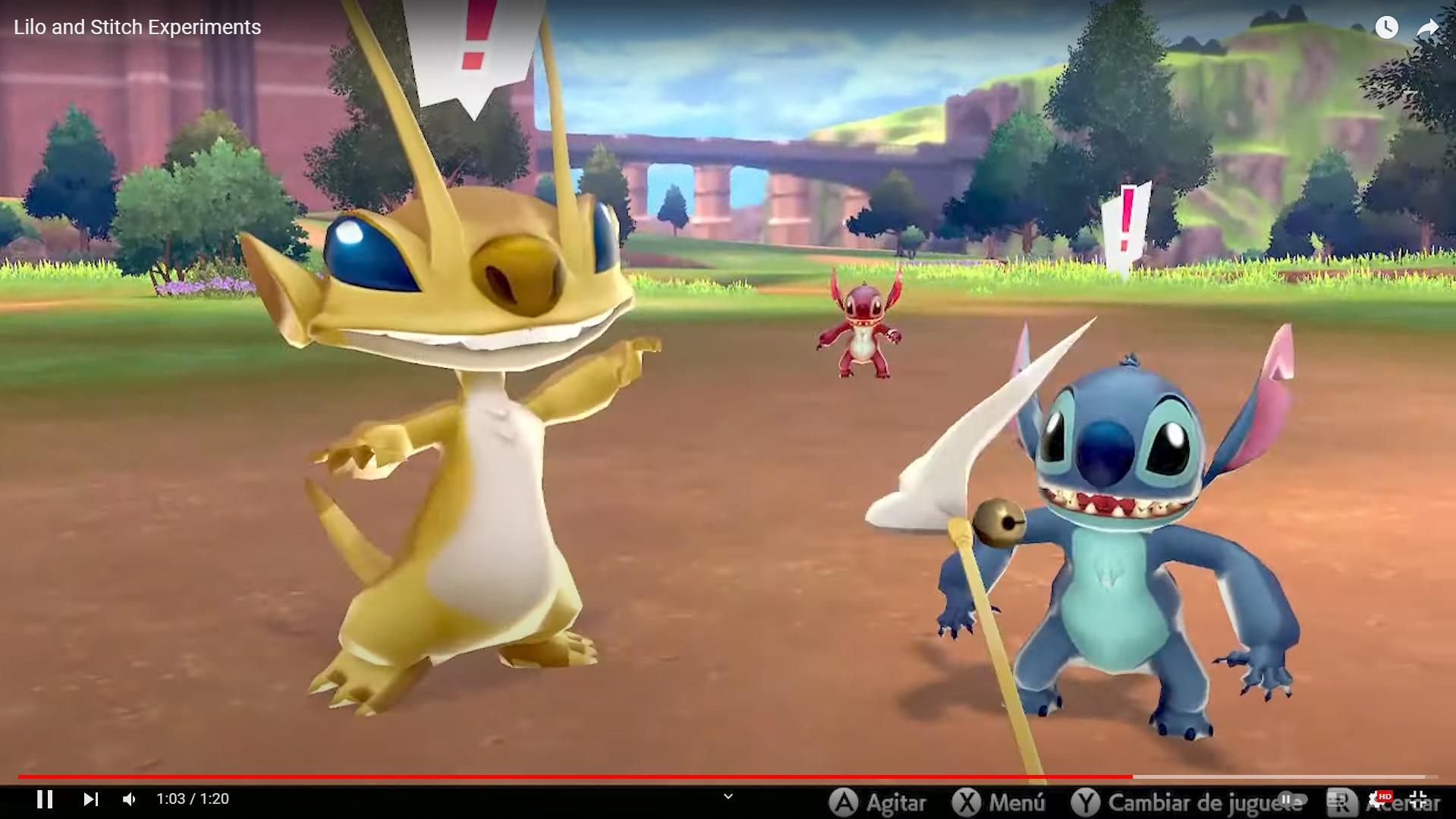Save video with the Watch Later clock icon

pyautogui.click(x=1388, y=27)
